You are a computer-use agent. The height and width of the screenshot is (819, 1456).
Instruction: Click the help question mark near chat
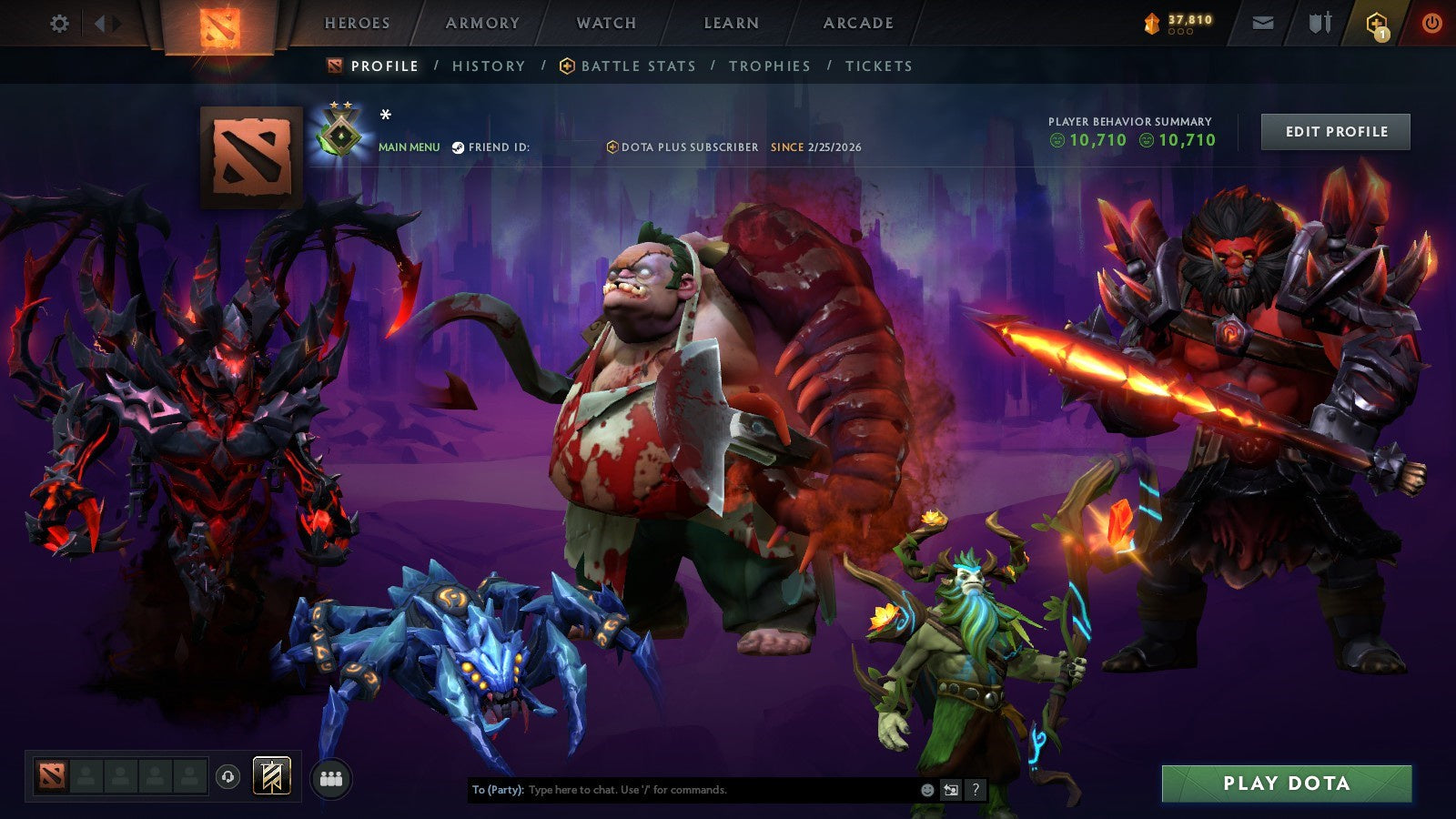pyautogui.click(x=974, y=789)
